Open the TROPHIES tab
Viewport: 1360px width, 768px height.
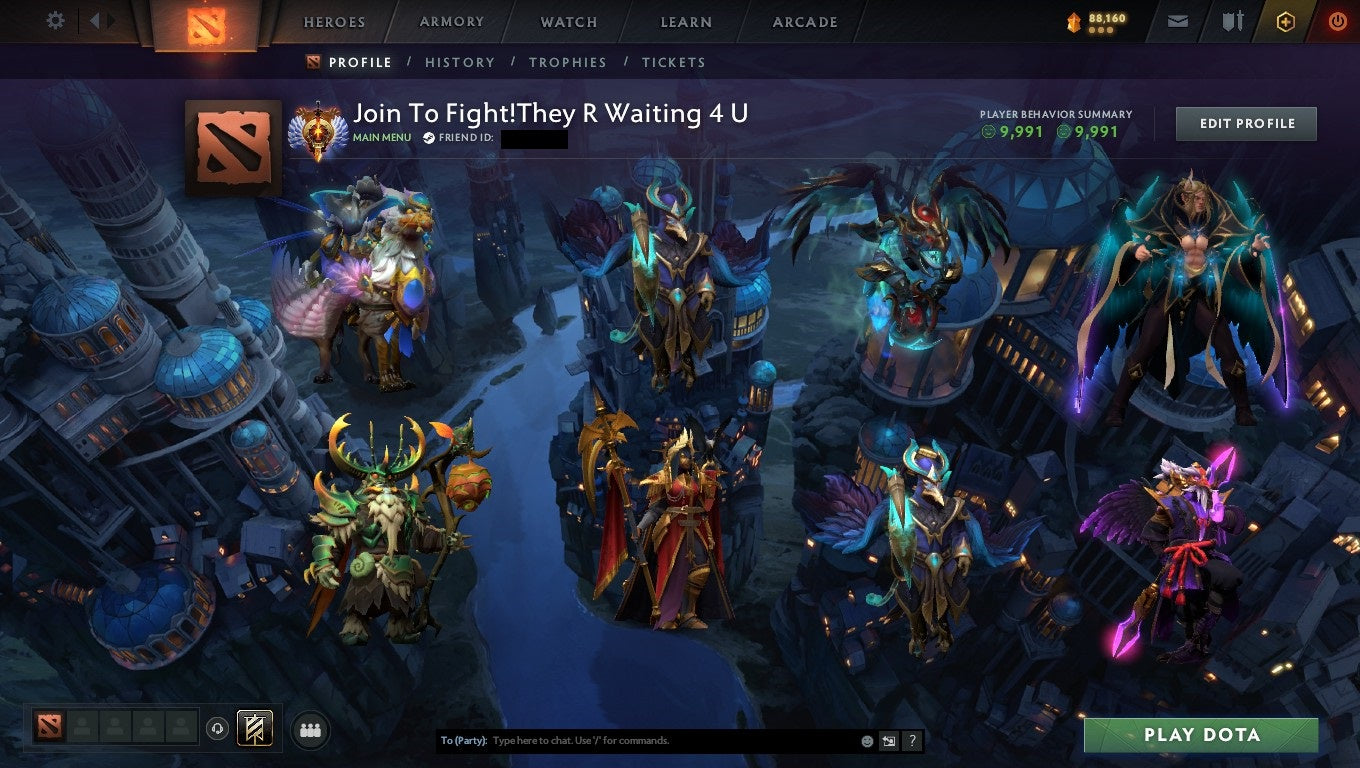(x=568, y=62)
